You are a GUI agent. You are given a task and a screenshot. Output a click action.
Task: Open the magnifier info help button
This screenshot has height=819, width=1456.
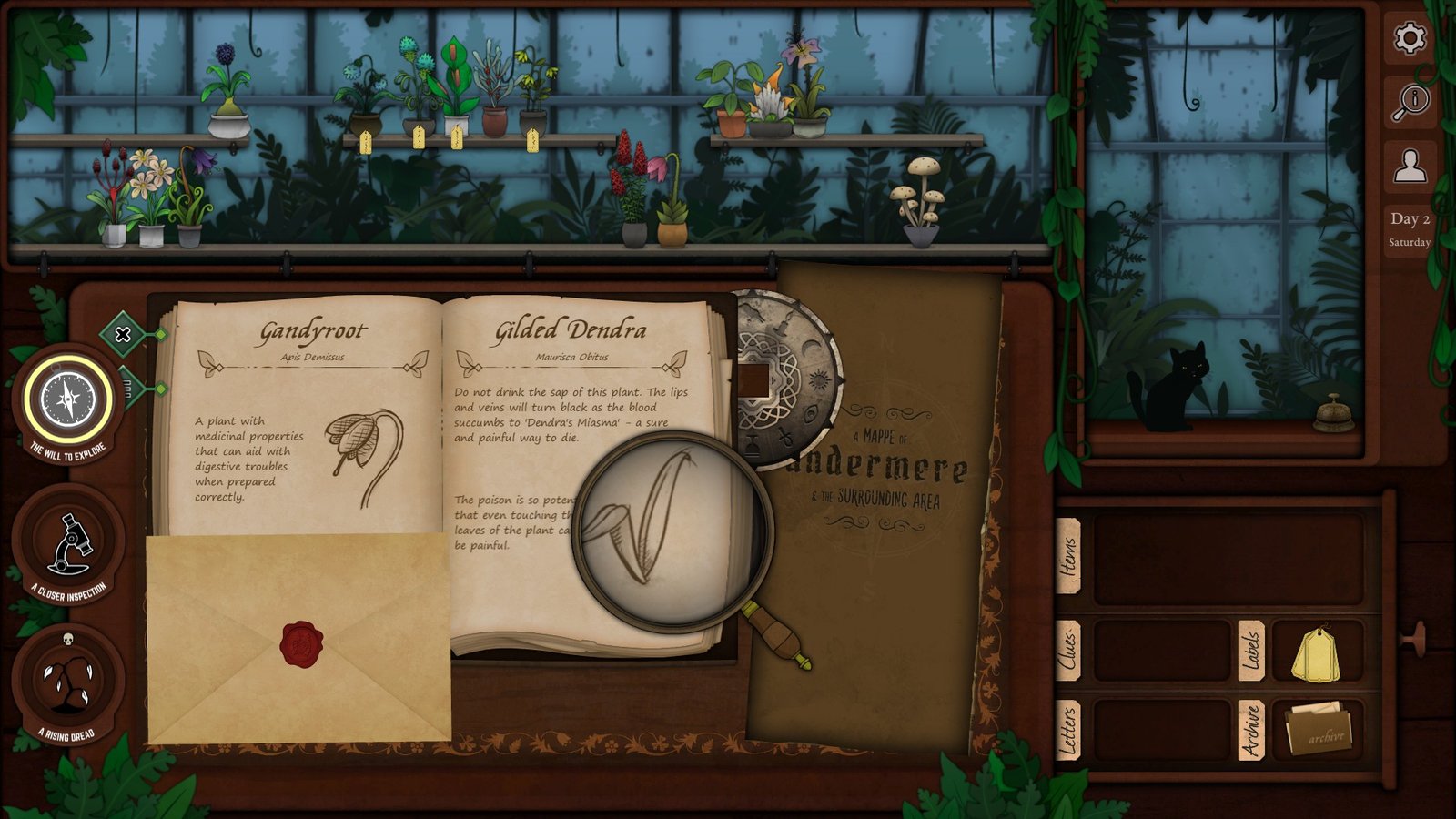click(x=1410, y=102)
